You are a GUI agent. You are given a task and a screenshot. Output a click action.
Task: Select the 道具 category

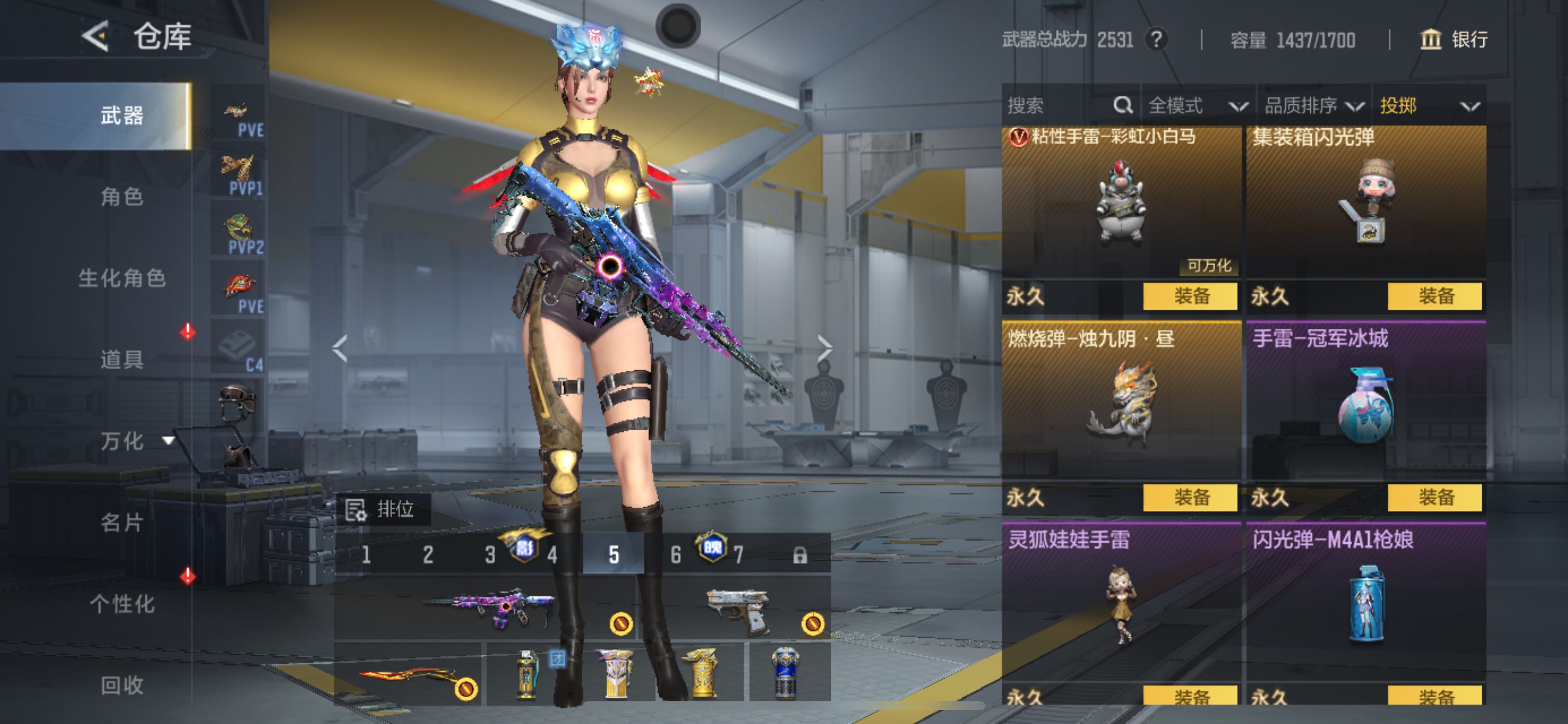[x=122, y=360]
